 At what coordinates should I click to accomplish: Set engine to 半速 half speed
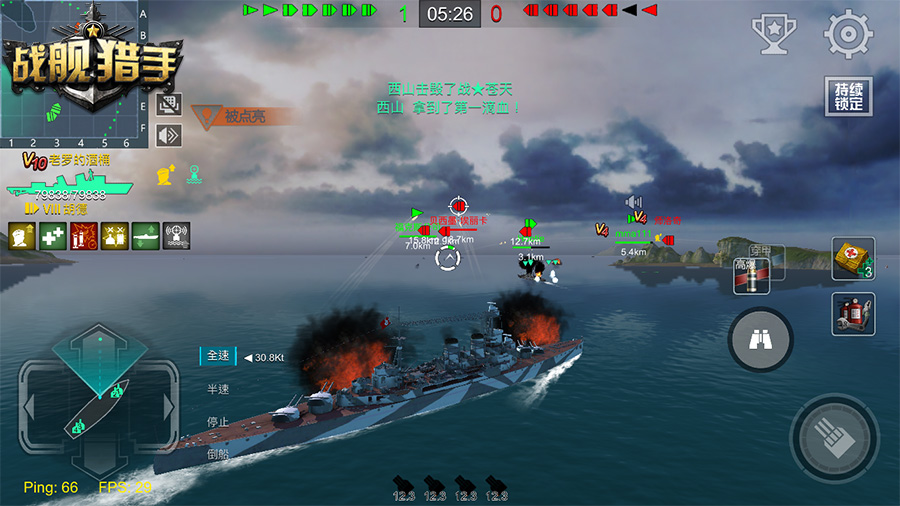pos(217,389)
